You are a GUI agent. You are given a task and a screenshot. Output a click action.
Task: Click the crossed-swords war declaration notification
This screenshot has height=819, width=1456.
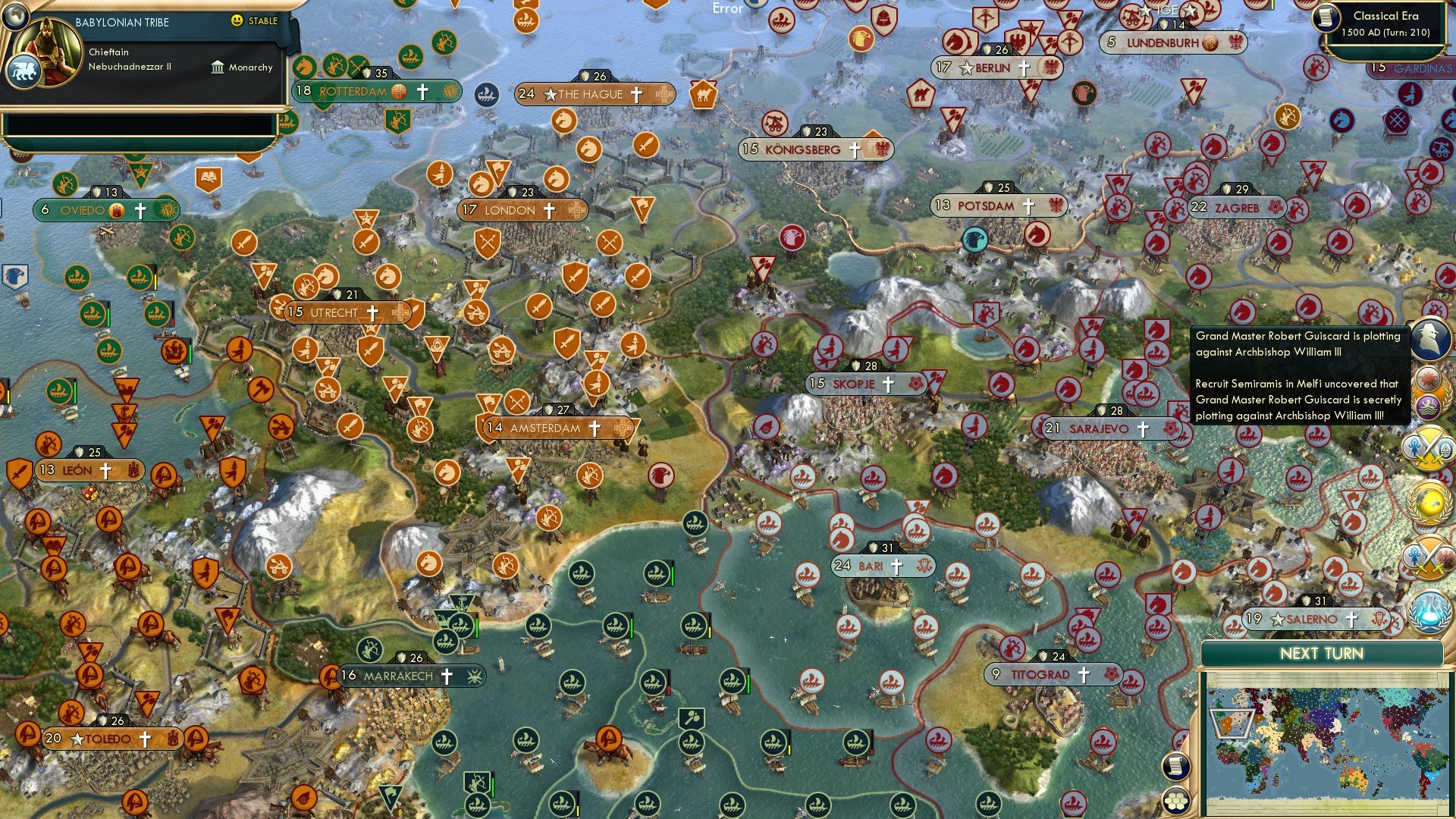pyautogui.click(x=1430, y=450)
